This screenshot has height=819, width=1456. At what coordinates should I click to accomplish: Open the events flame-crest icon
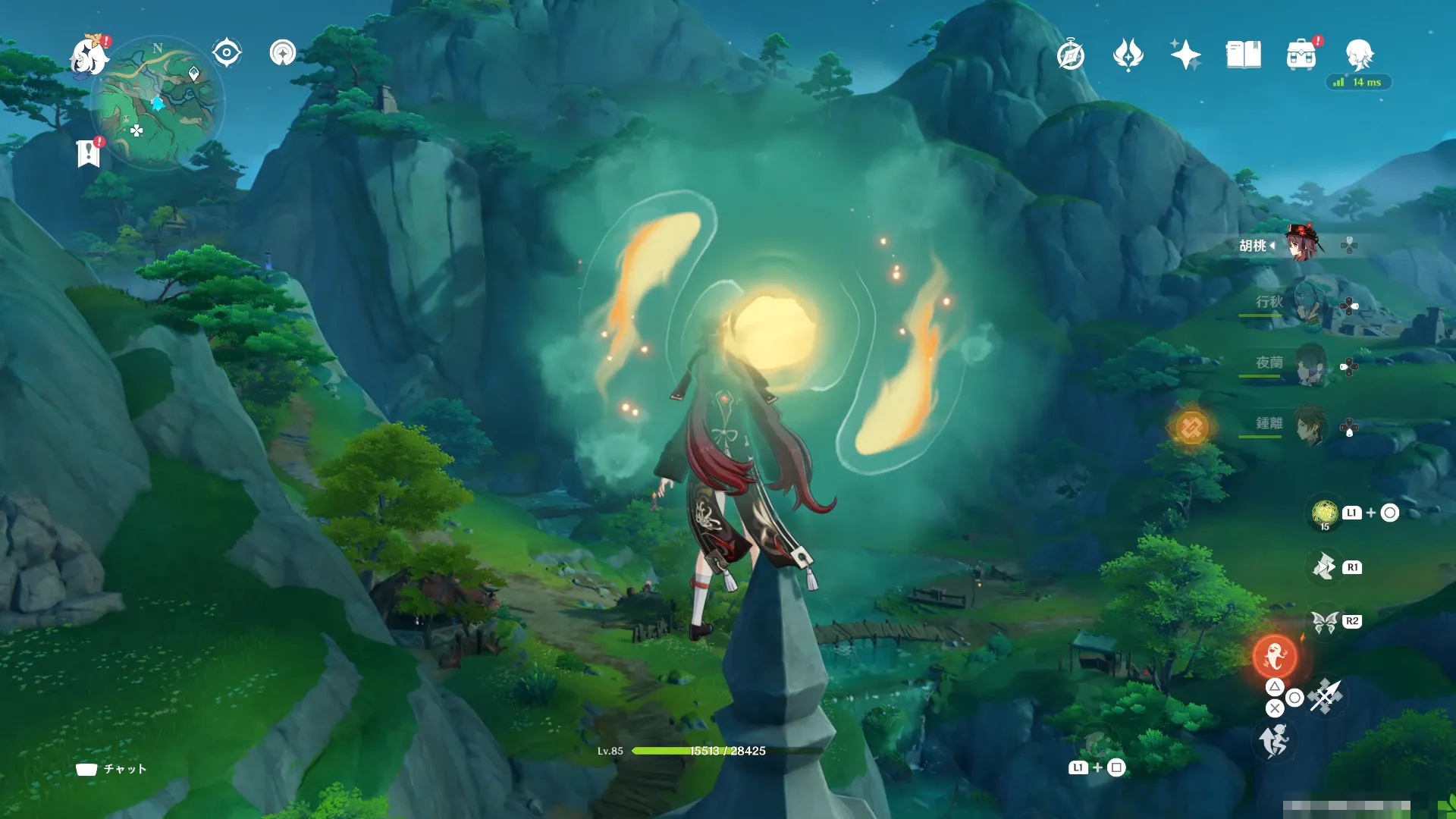click(1128, 55)
